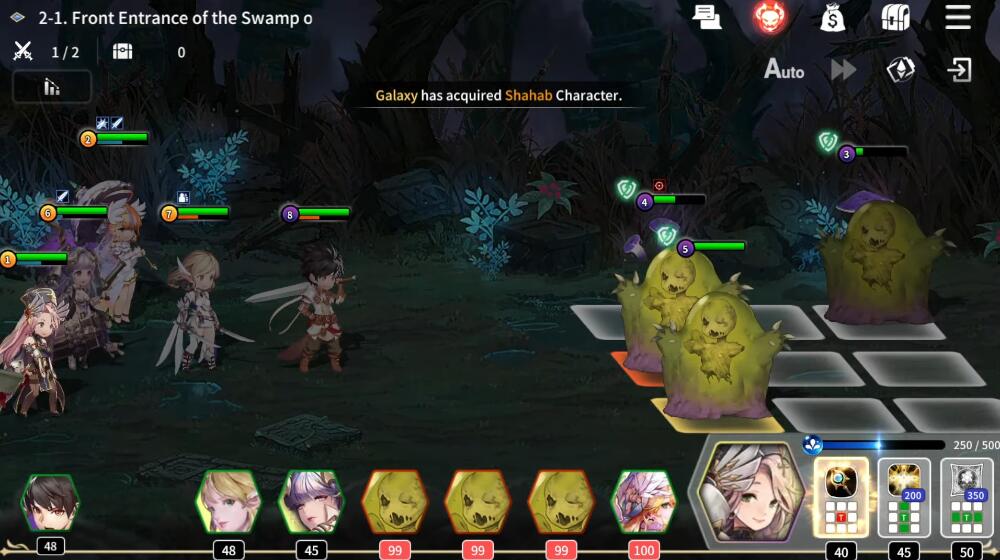1000x560 pixels.
Task: Click the red flaming demon icon
Action: (770, 17)
